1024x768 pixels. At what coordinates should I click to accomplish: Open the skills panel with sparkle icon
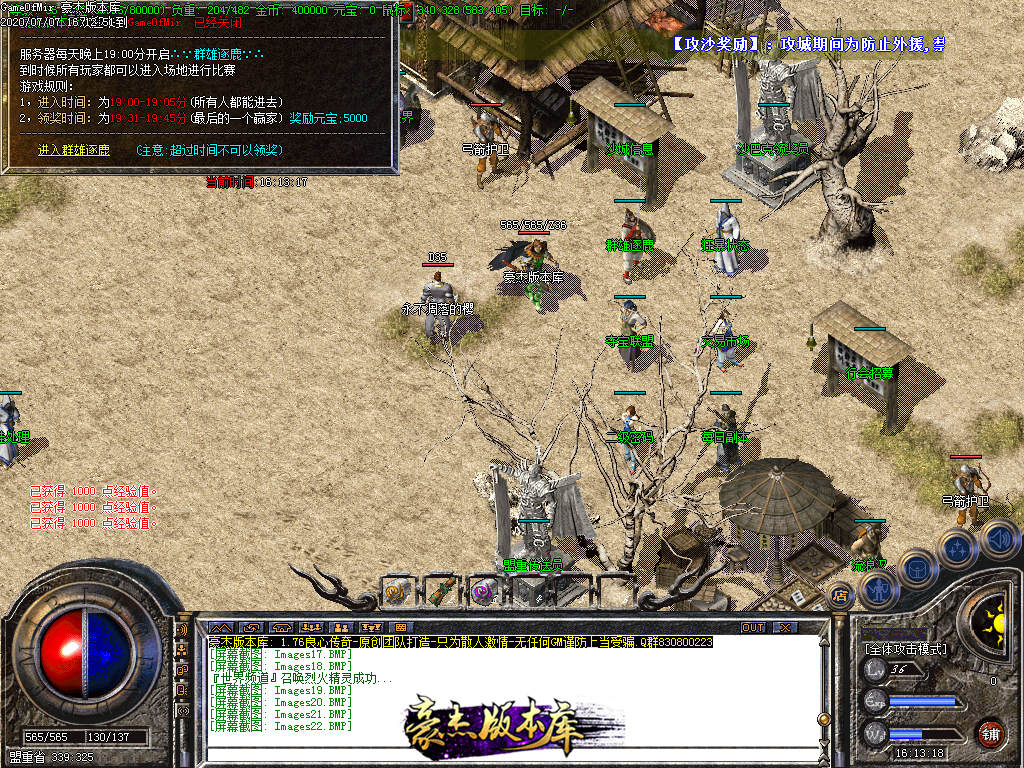pyautogui.click(x=957, y=547)
